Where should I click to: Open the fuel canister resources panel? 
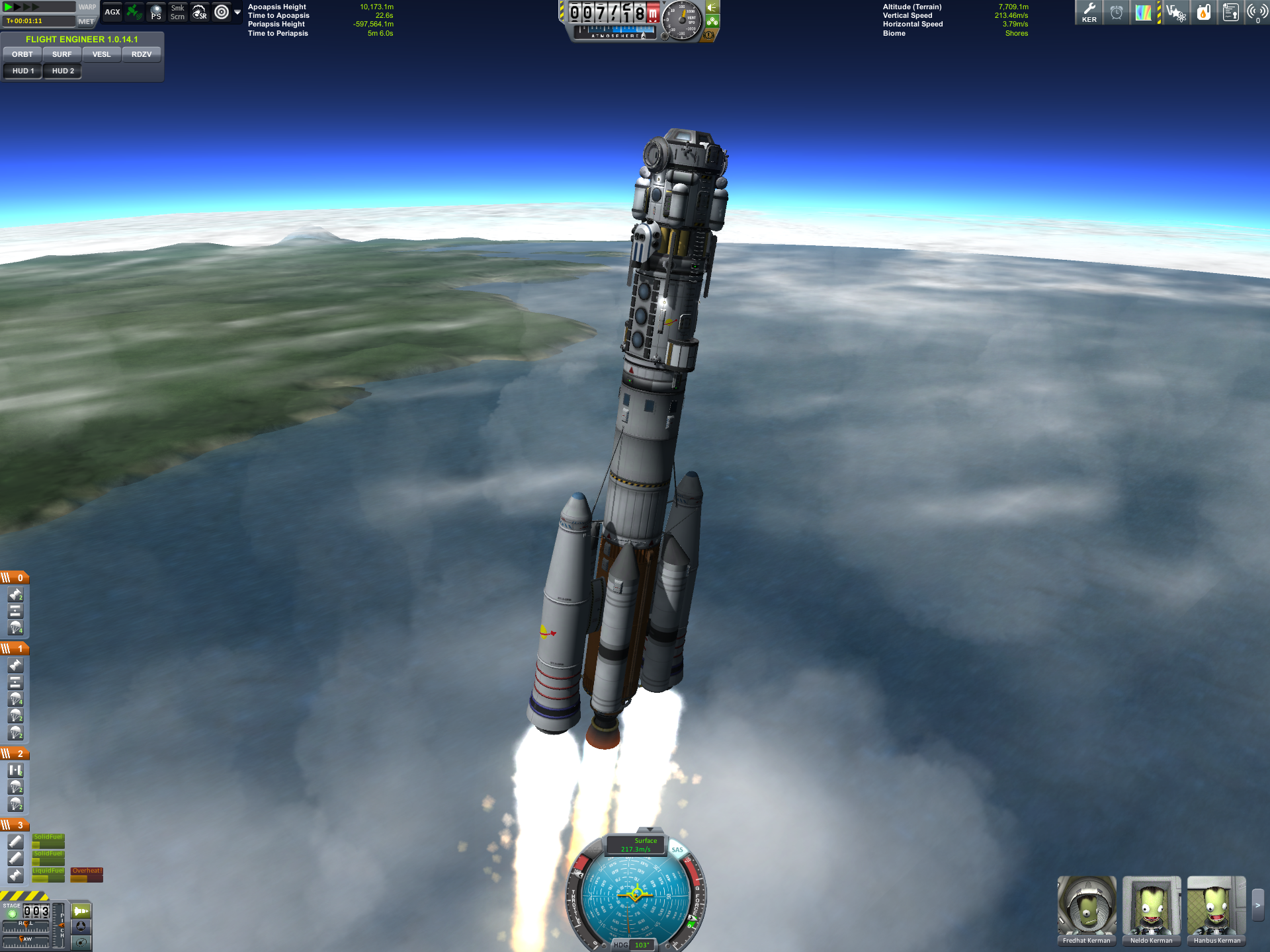(1203, 12)
